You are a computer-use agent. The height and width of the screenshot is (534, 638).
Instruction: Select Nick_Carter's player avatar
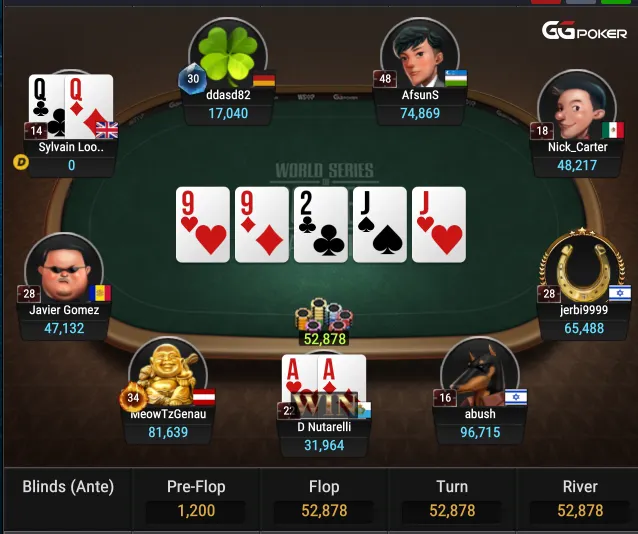click(x=576, y=107)
